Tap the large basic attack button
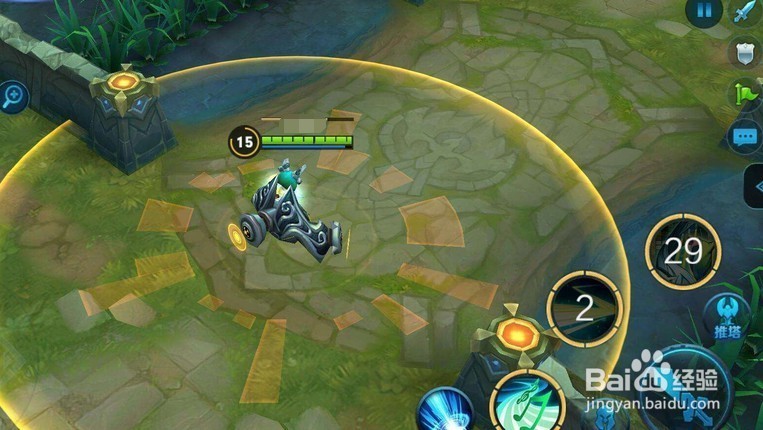763x430 pixels. coord(690,395)
